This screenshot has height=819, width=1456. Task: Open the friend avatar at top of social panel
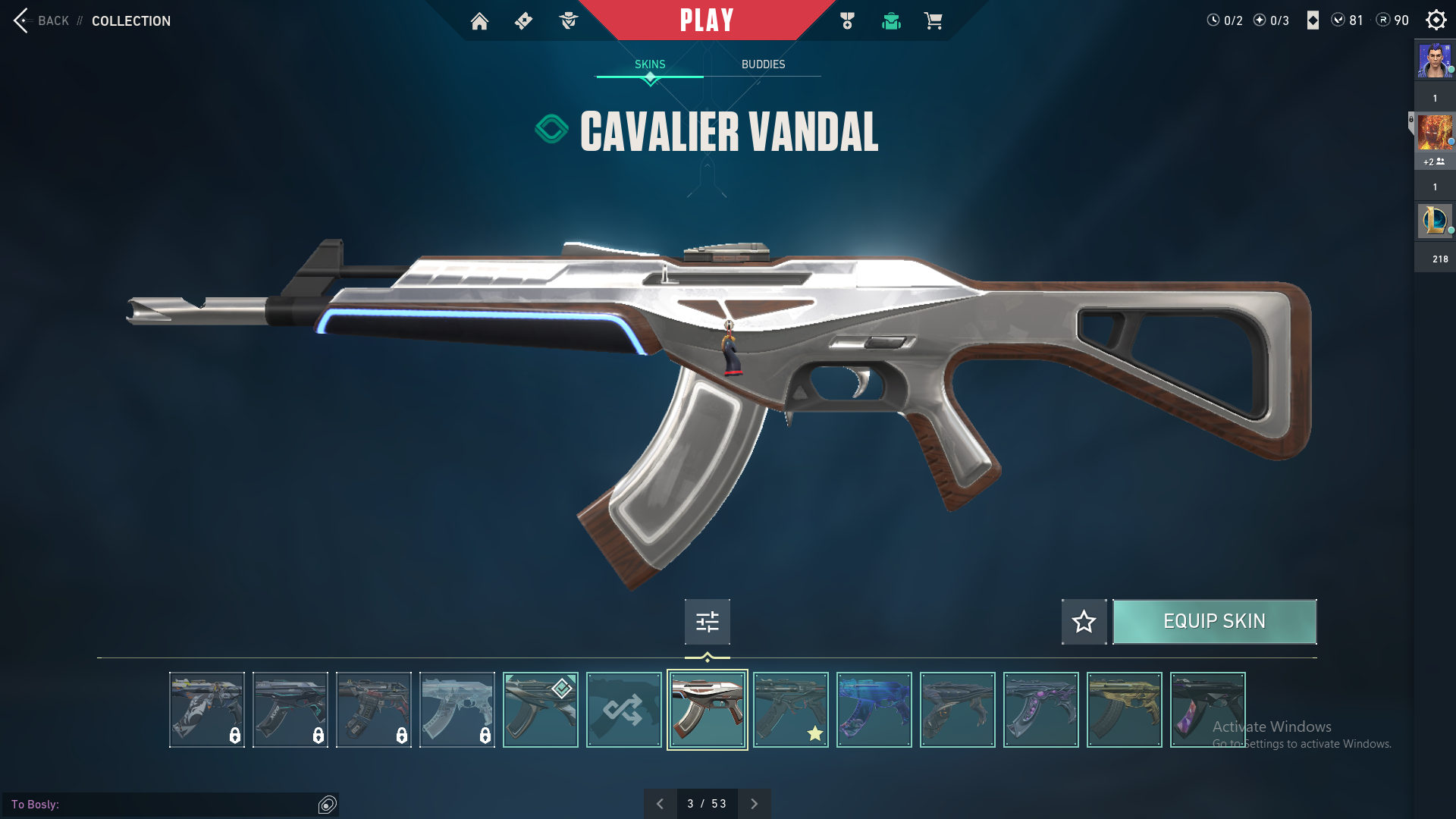[x=1435, y=61]
